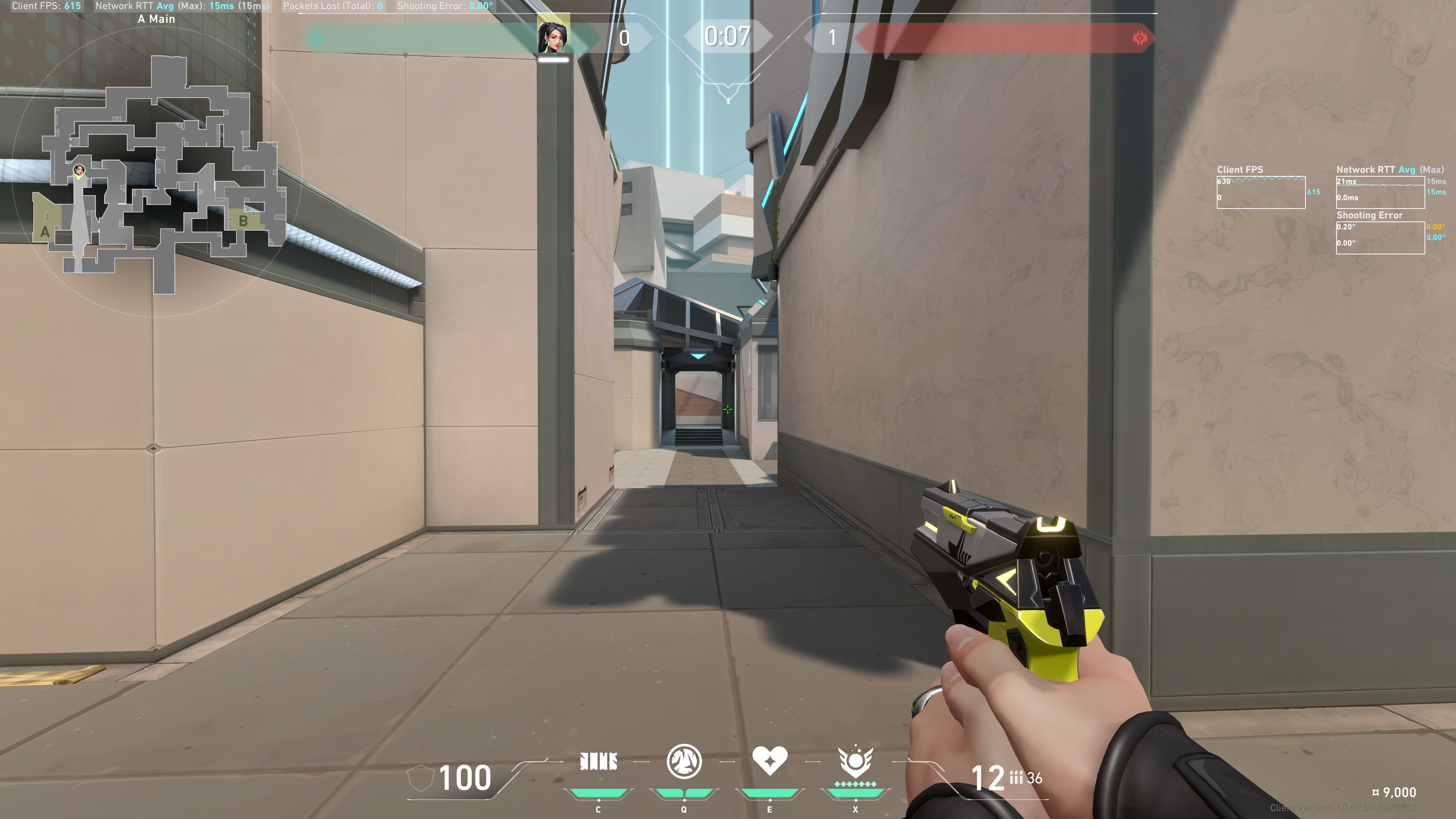Click the shield armor icon beside health
This screenshot has height=819, width=1456.
coord(420,778)
